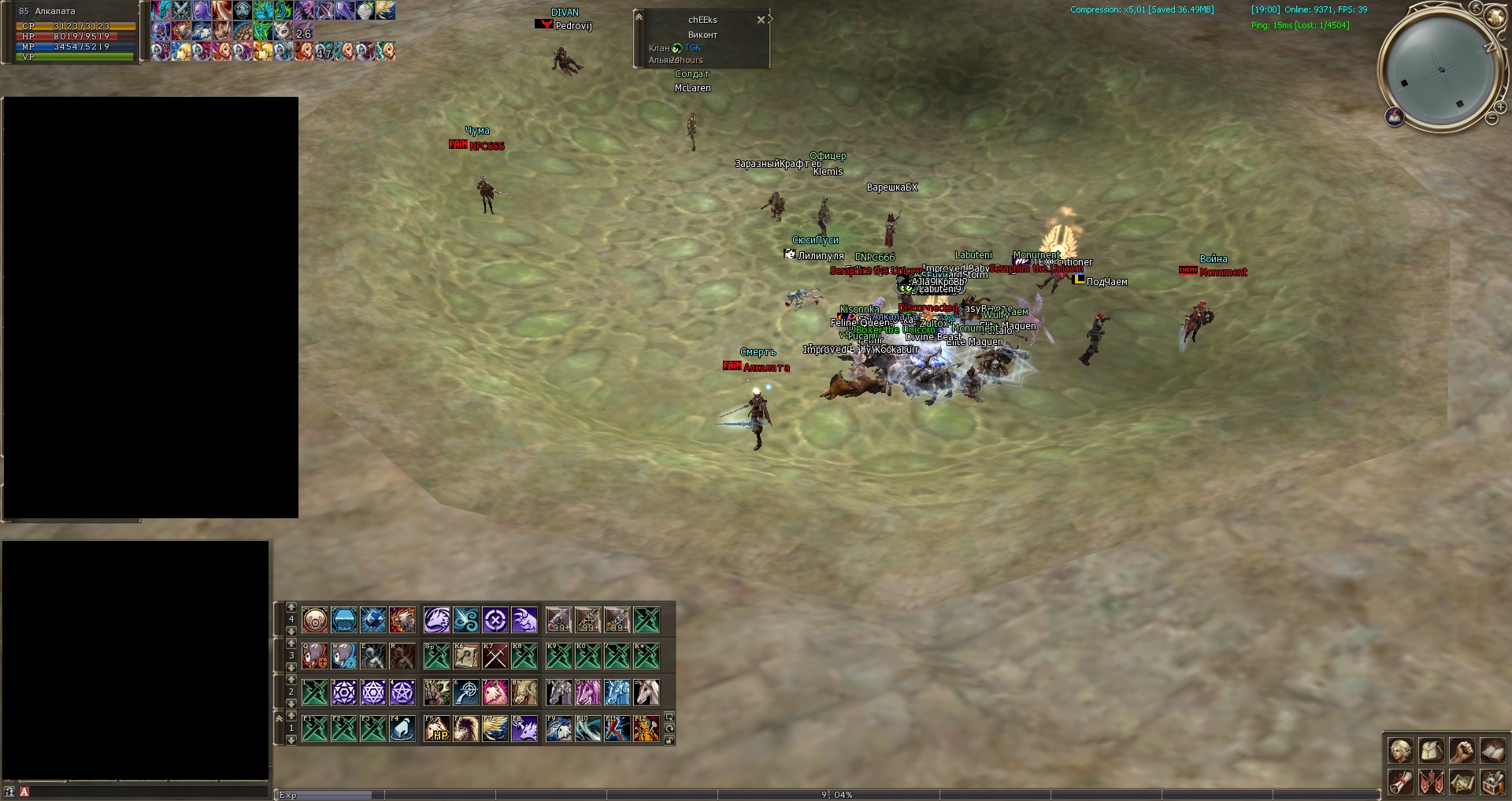Activate the F12 golden figure skill
Viewport: 1512px width, 801px height.
point(647,729)
